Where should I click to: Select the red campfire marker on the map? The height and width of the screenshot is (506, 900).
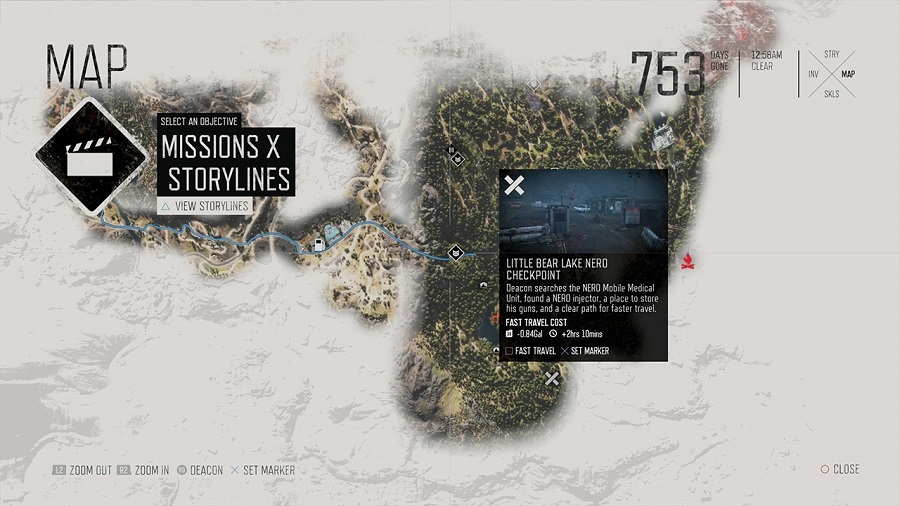[688, 262]
